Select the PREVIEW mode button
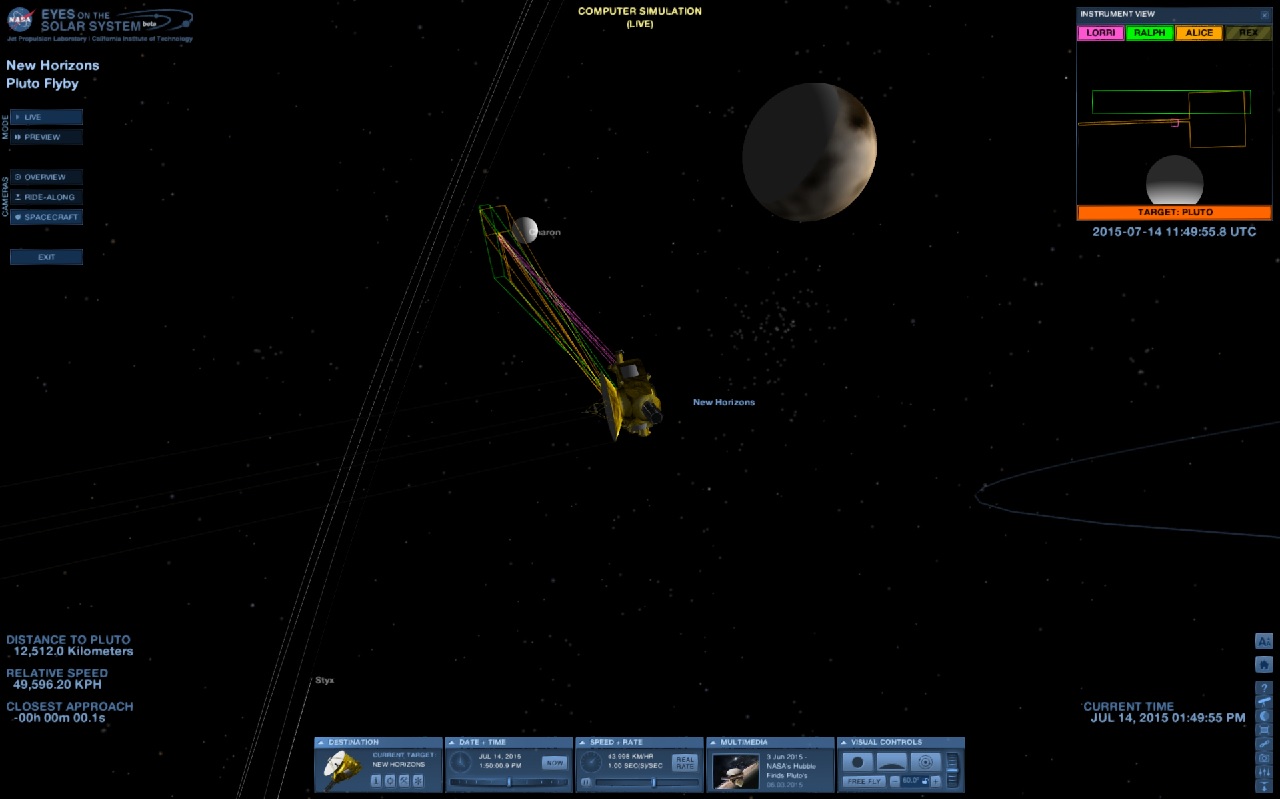 pyautogui.click(x=46, y=137)
